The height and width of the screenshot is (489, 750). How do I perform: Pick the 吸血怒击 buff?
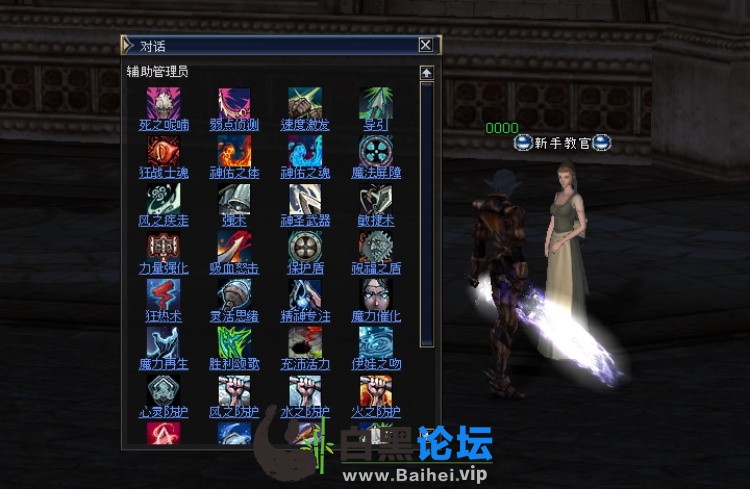coord(234,268)
